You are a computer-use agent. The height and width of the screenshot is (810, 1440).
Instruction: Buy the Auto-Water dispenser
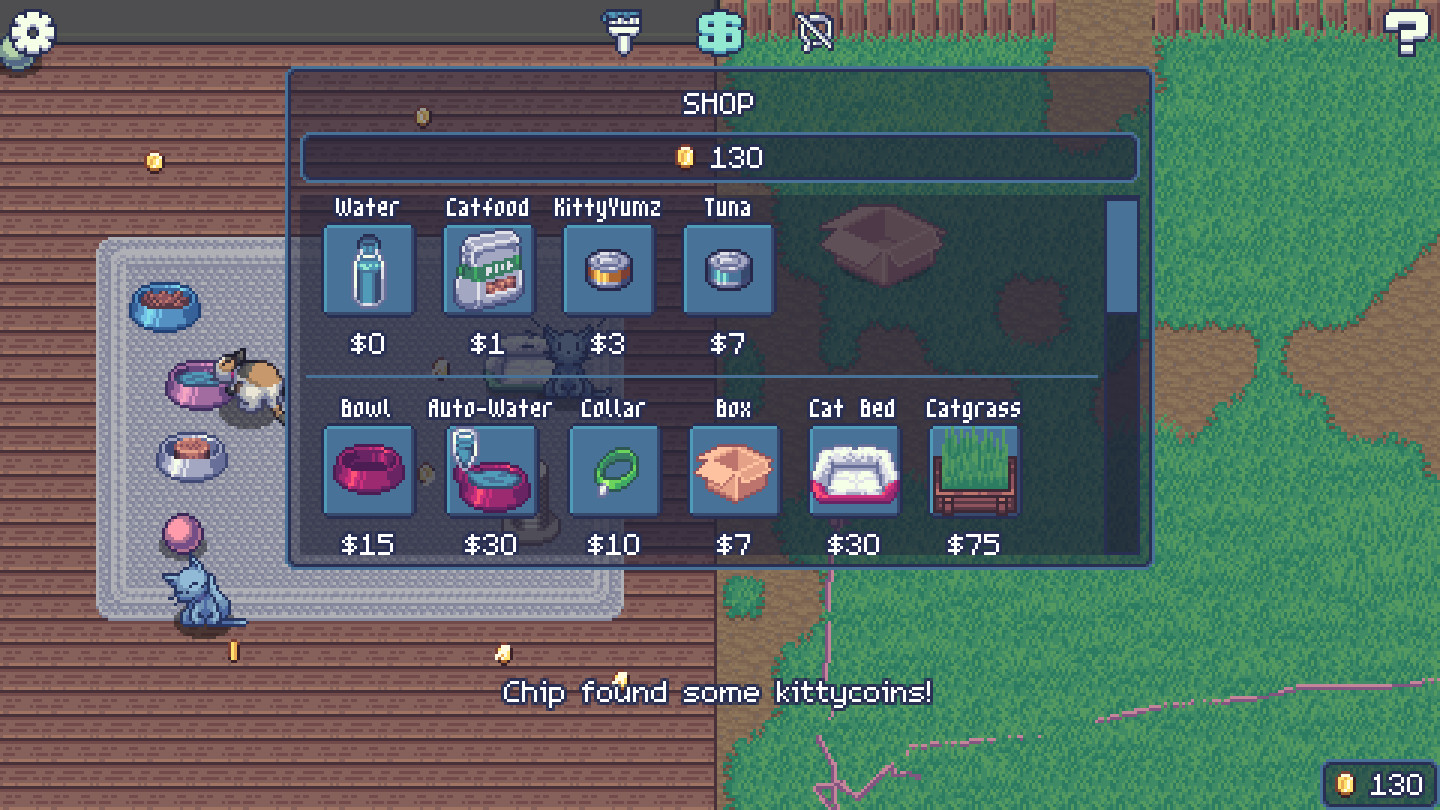[x=491, y=470]
